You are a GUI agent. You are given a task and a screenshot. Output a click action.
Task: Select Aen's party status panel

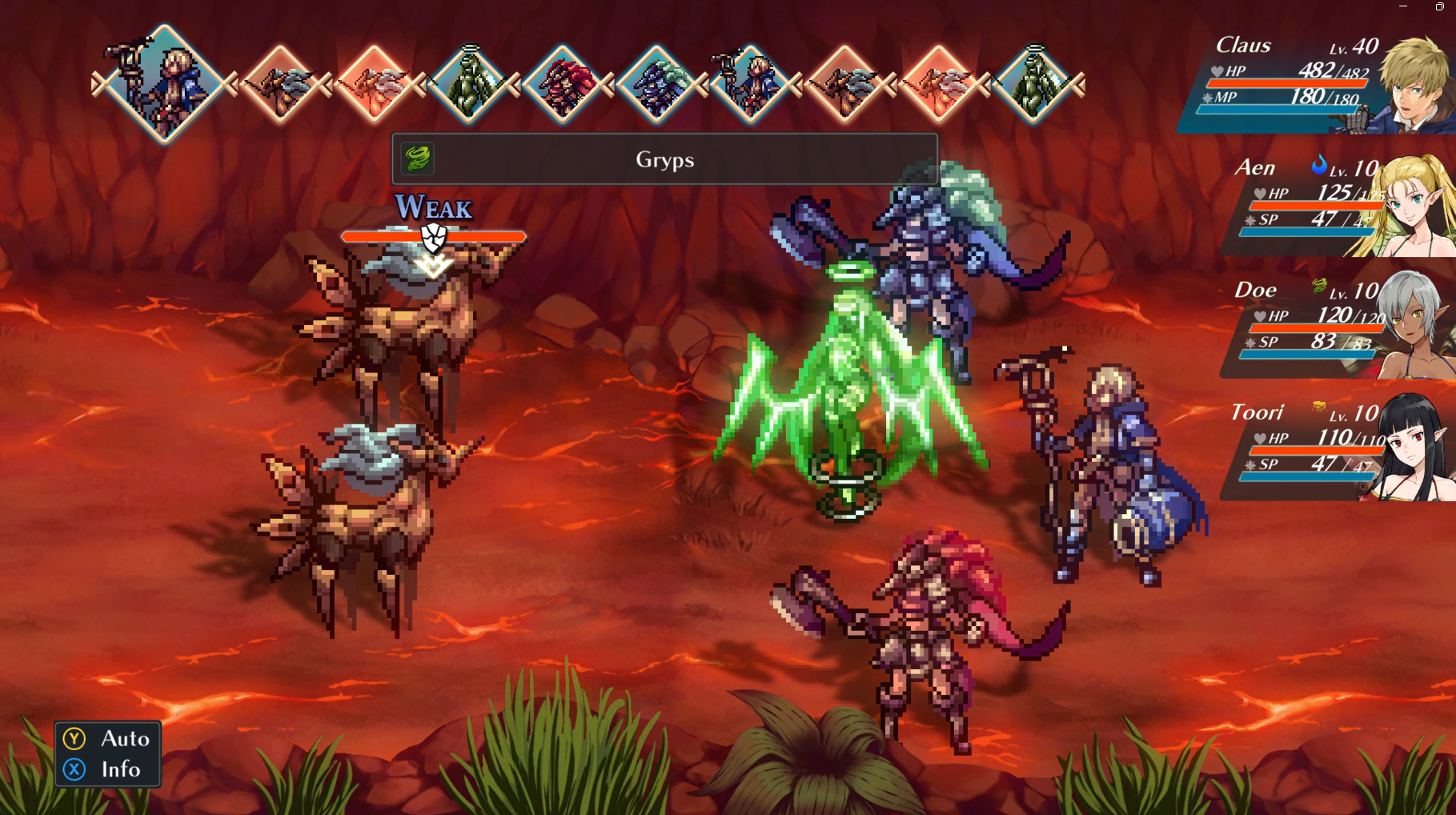click(x=1337, y=205)
